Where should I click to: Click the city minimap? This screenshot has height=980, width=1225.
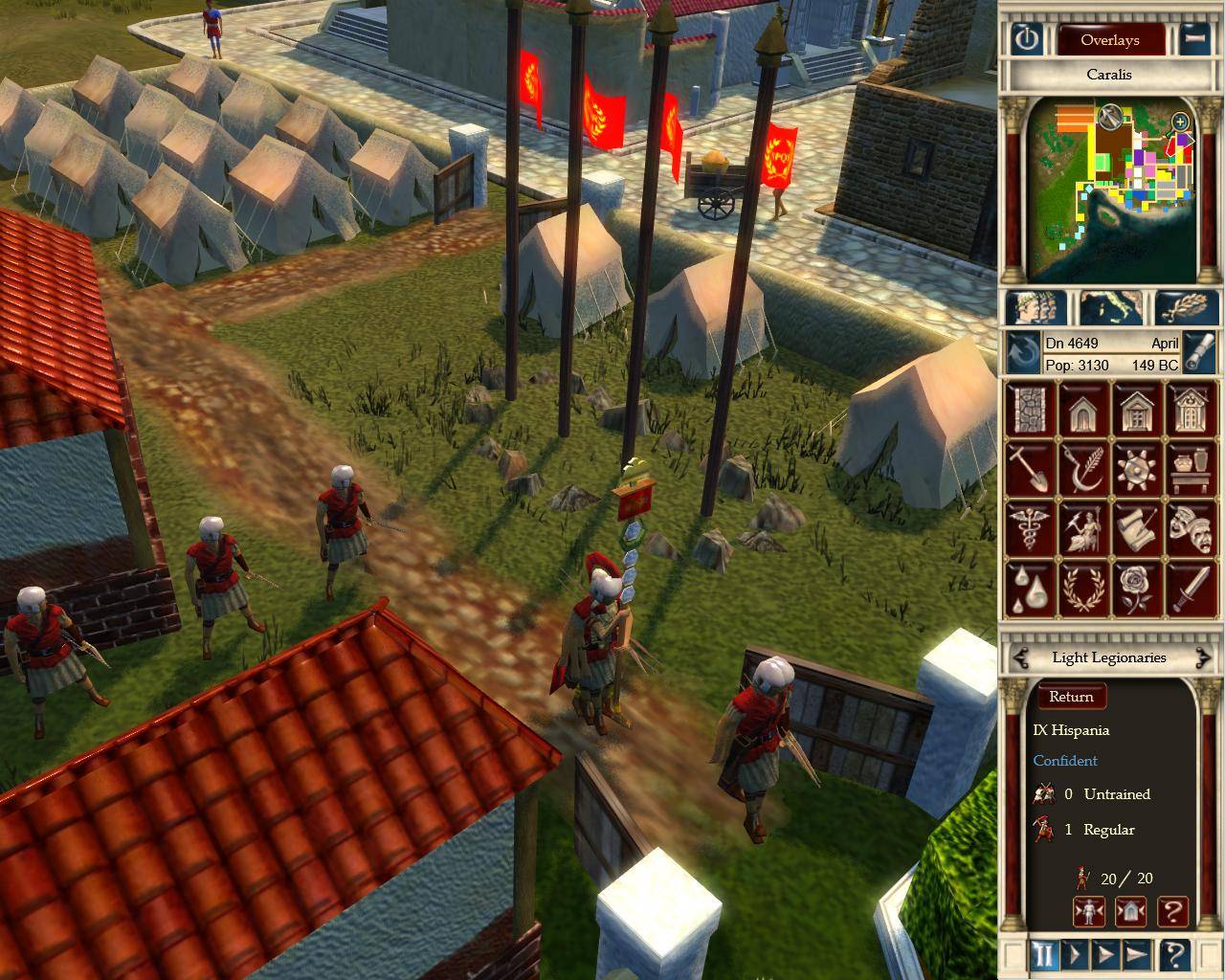[1110, 191]
